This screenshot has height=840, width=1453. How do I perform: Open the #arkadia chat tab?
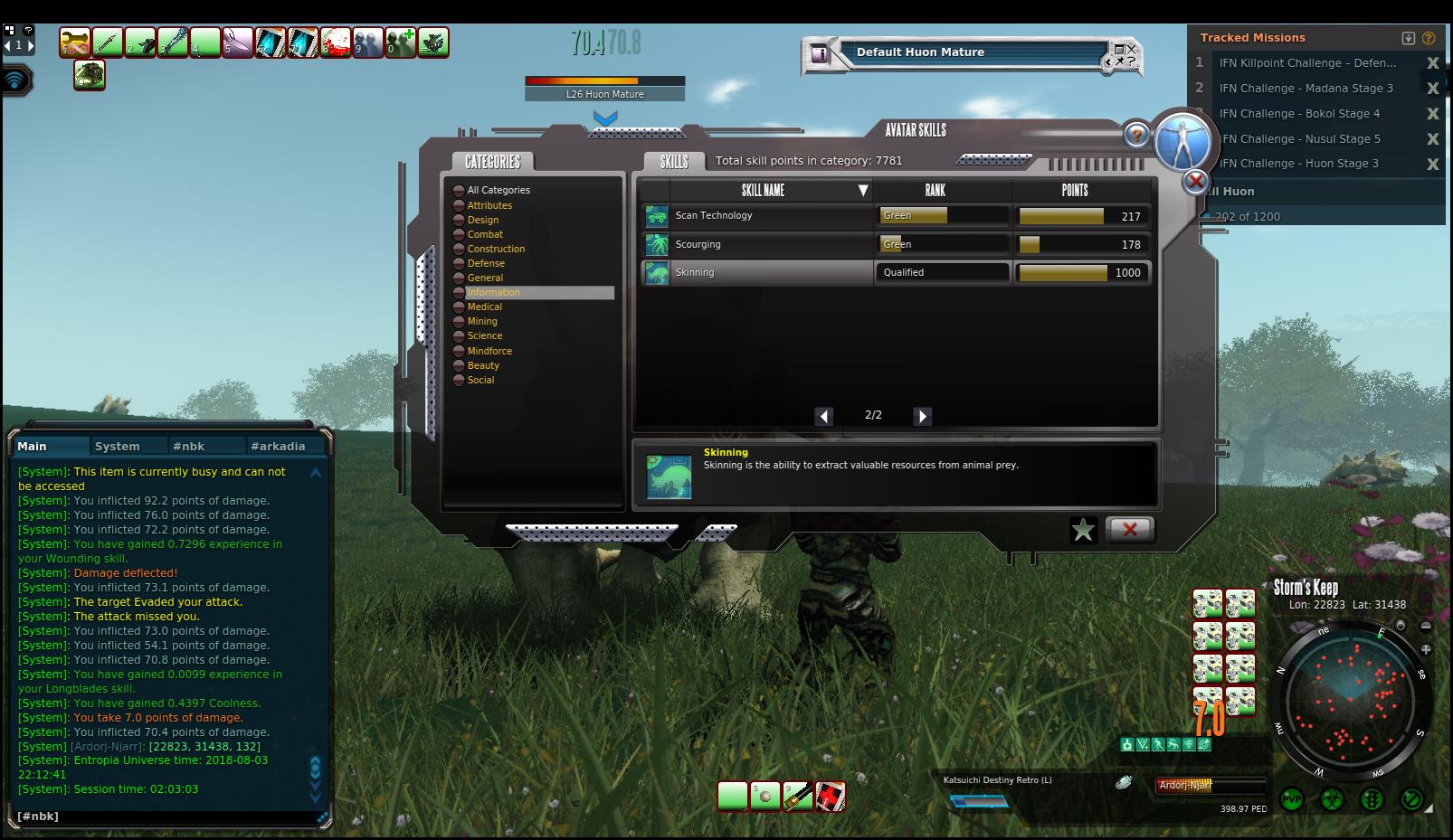(x=278, y=446)
